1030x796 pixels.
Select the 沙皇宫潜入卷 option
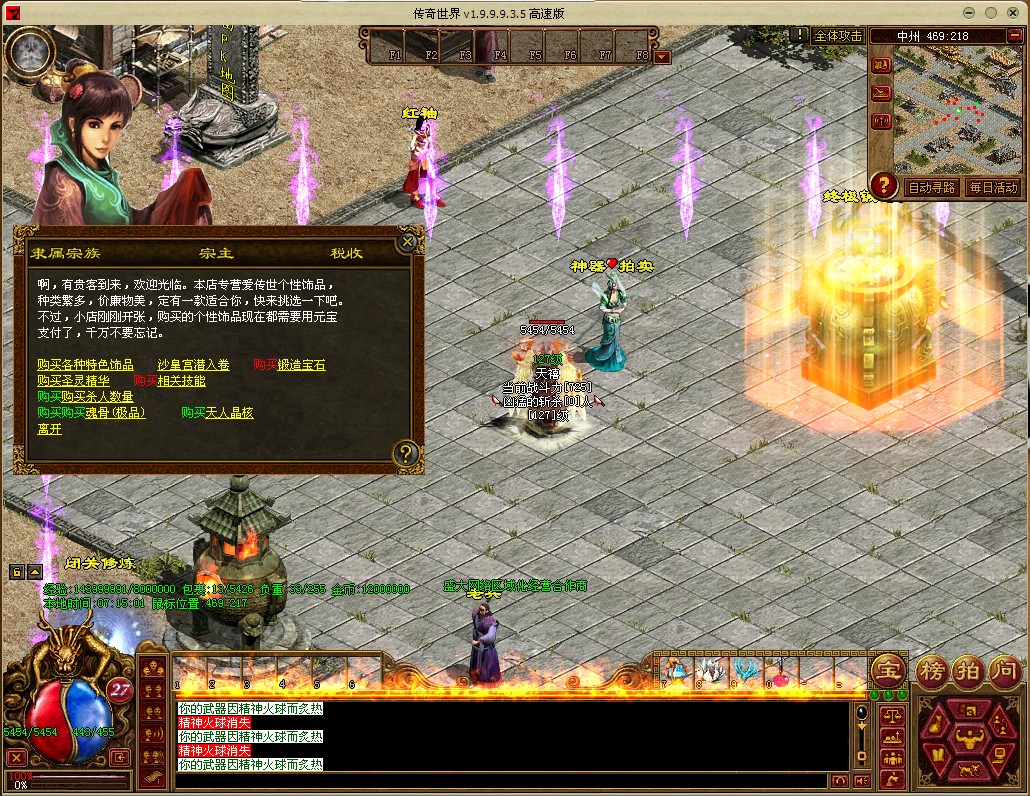pyautogui.click(x=194, y=365)
